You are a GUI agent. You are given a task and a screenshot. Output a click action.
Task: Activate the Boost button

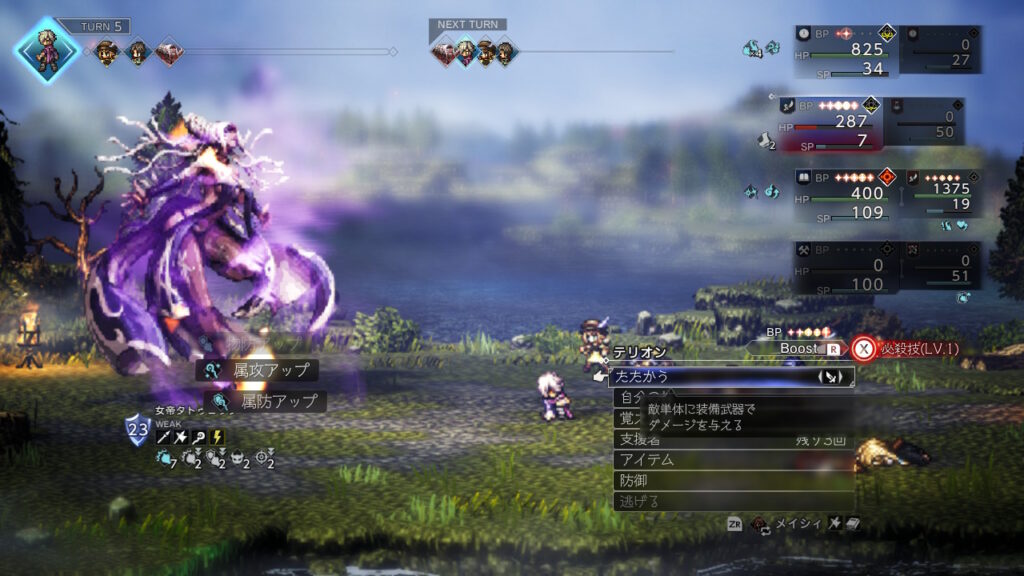(x=797, y=349)
